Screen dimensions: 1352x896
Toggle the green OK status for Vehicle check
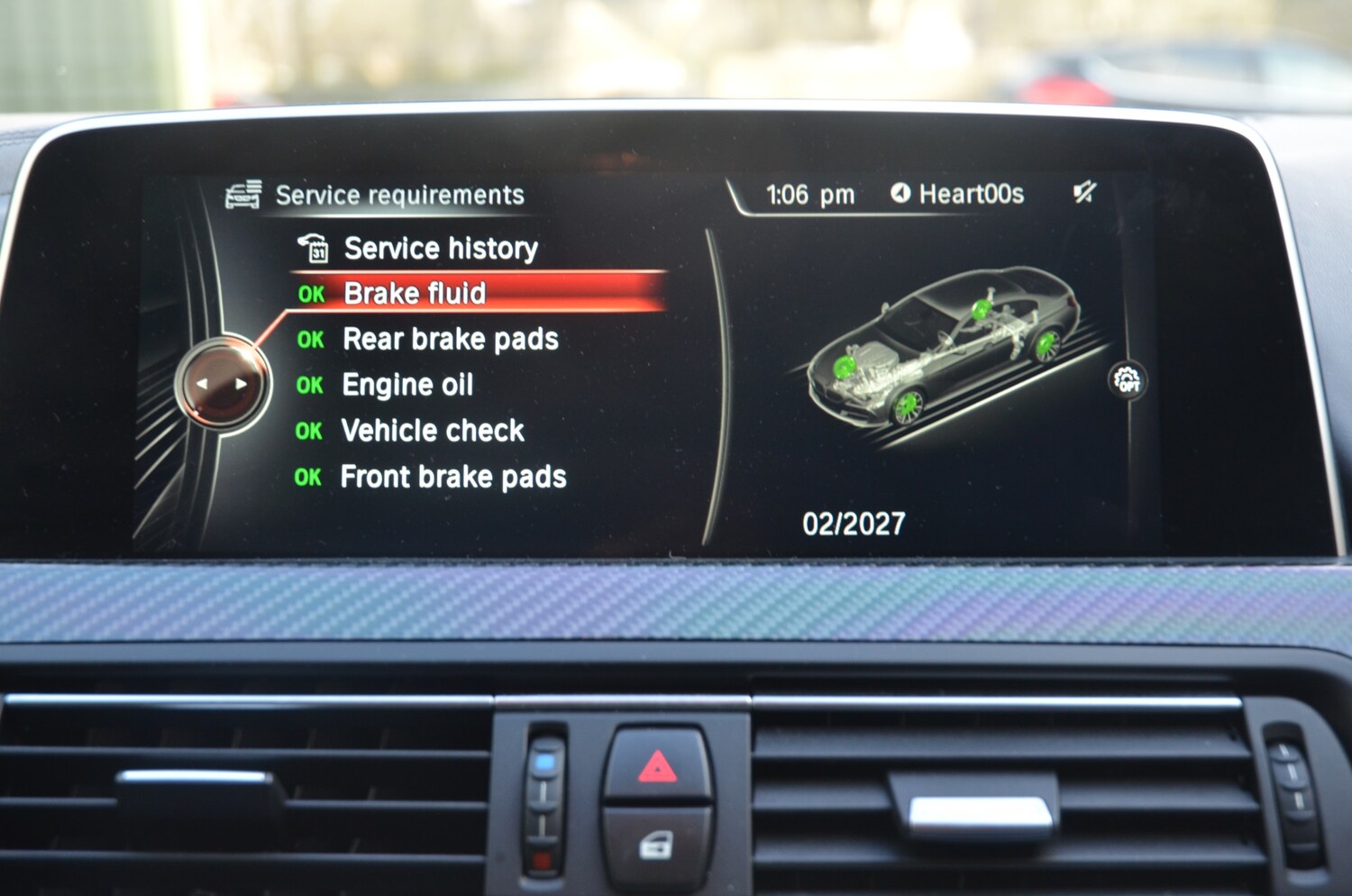[x=310, y=431]
